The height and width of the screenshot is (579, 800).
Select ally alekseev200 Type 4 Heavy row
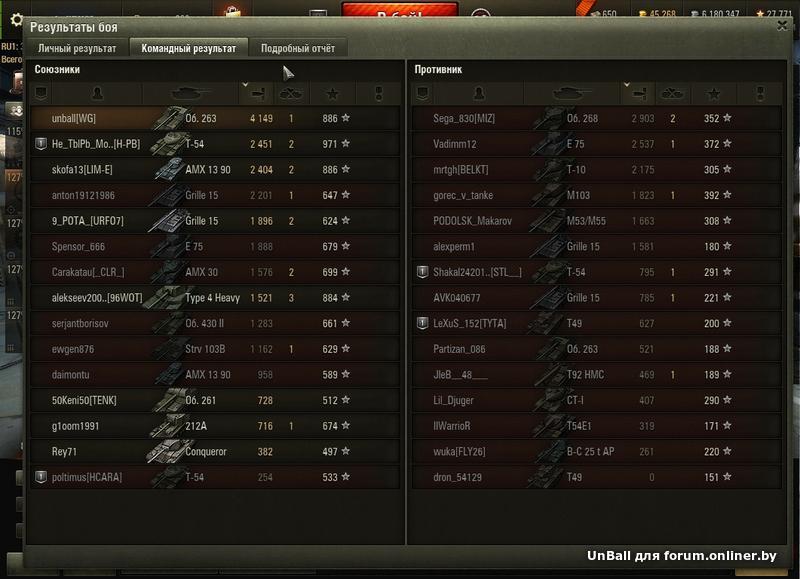coord(215,298)
